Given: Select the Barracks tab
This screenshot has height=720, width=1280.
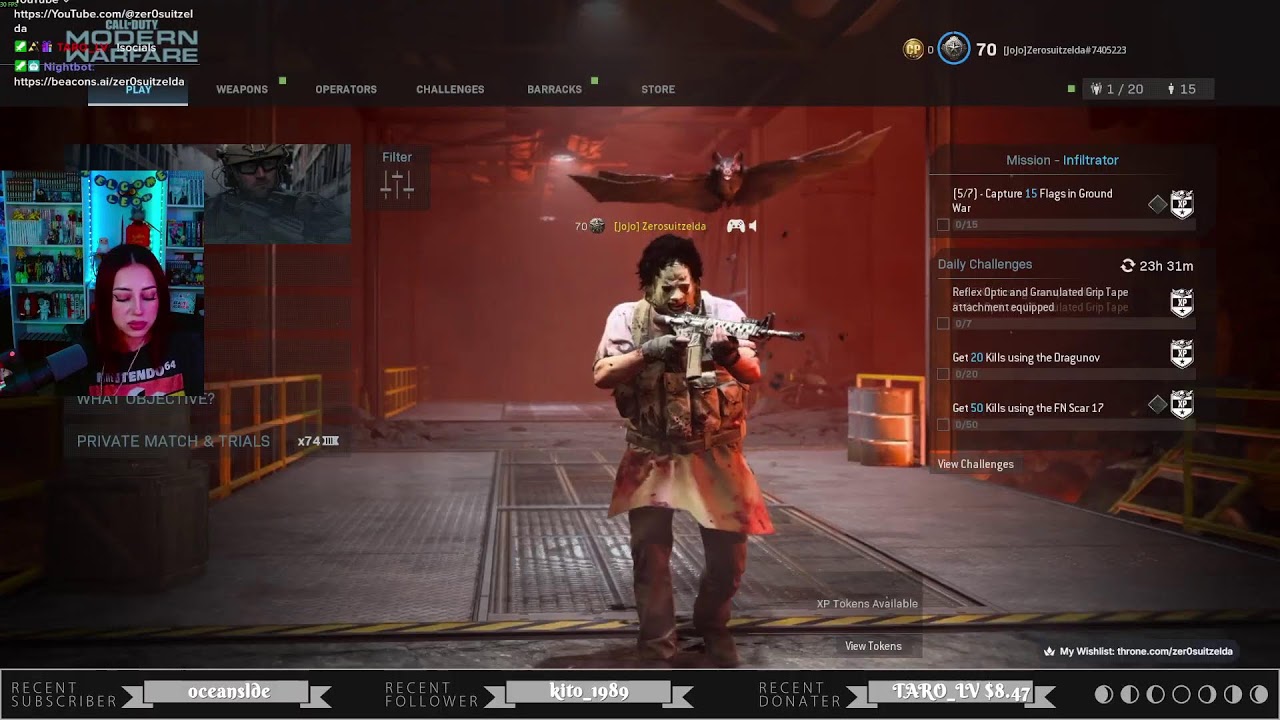Looking at the screenshot, I should (x=554, y=89).
